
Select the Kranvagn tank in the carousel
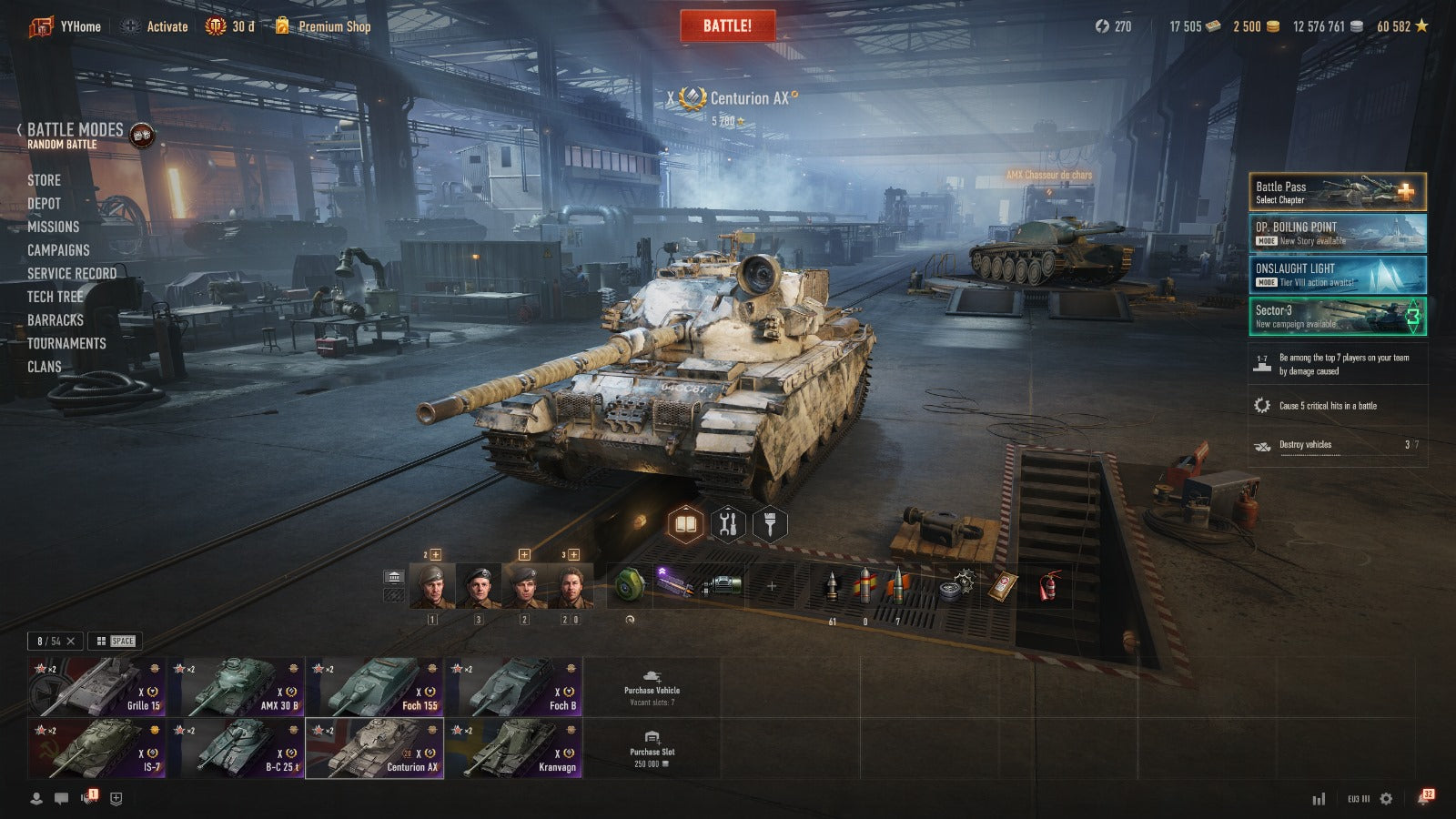[x=513, y=749]
